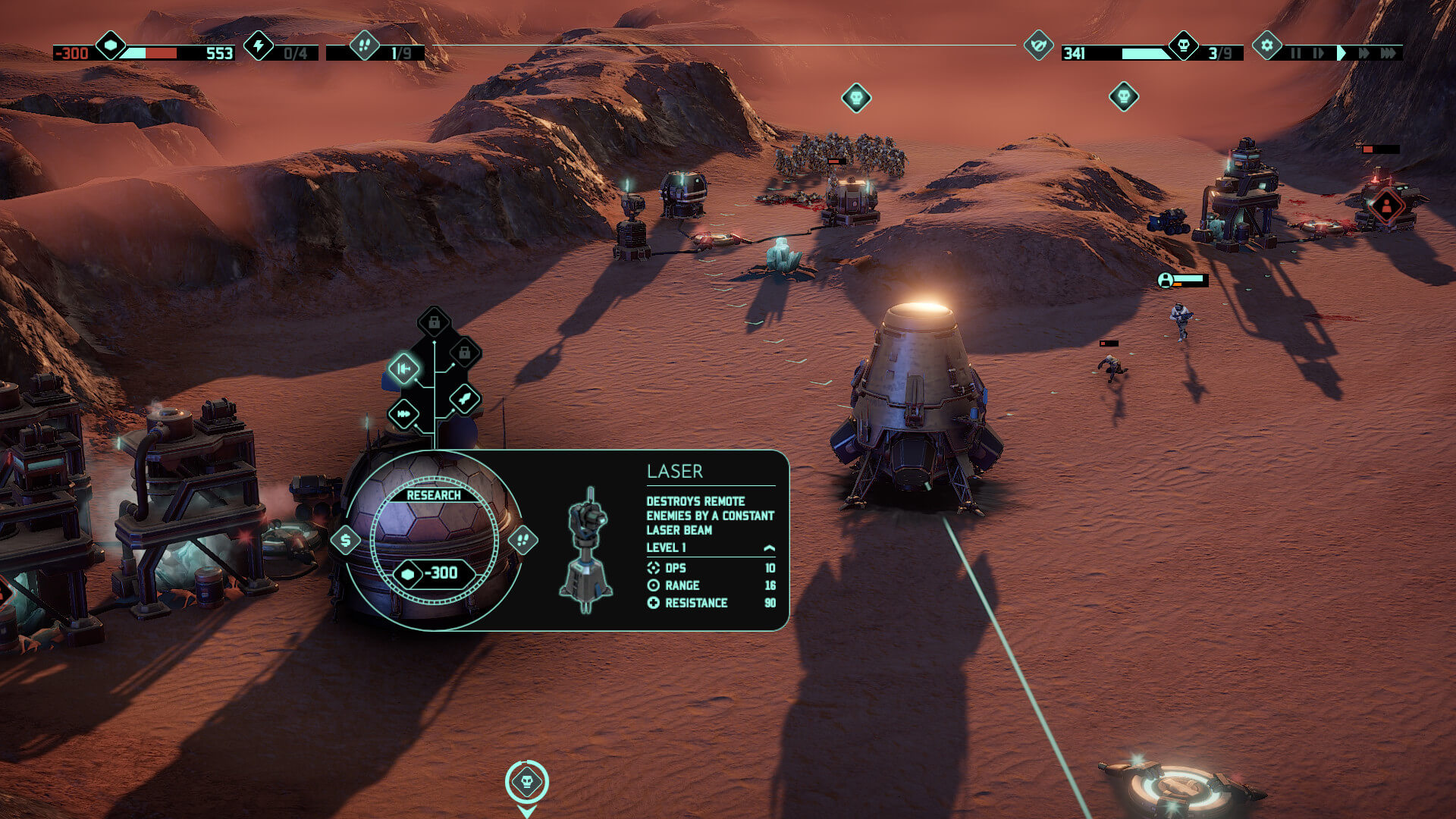The height and width of the screenshot is (819, 1456).
Task: Click the dollar sell building icon
Action: pyautogui.click(x=346, y=541)
